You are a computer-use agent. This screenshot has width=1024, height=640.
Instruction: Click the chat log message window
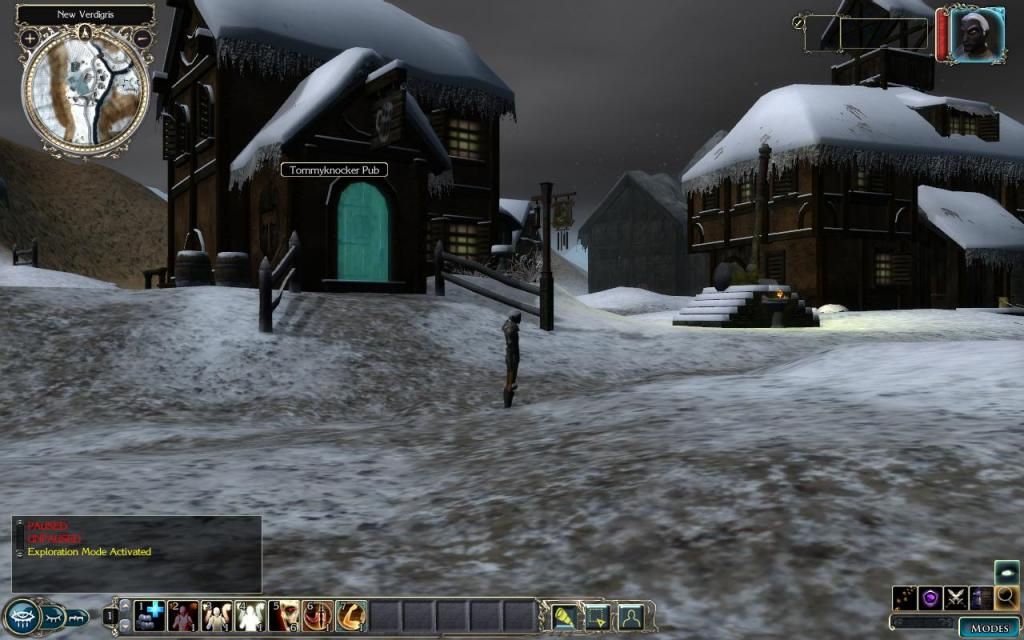coord(137,552)
